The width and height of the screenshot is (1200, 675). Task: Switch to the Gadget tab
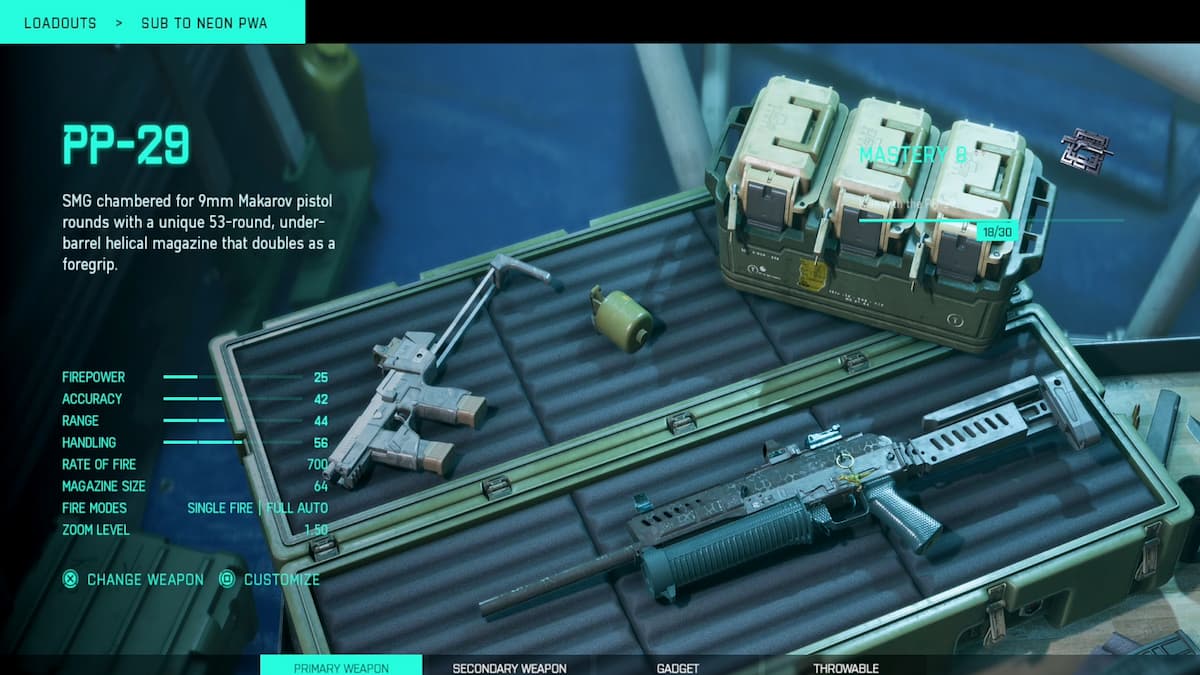pos(677,667)
